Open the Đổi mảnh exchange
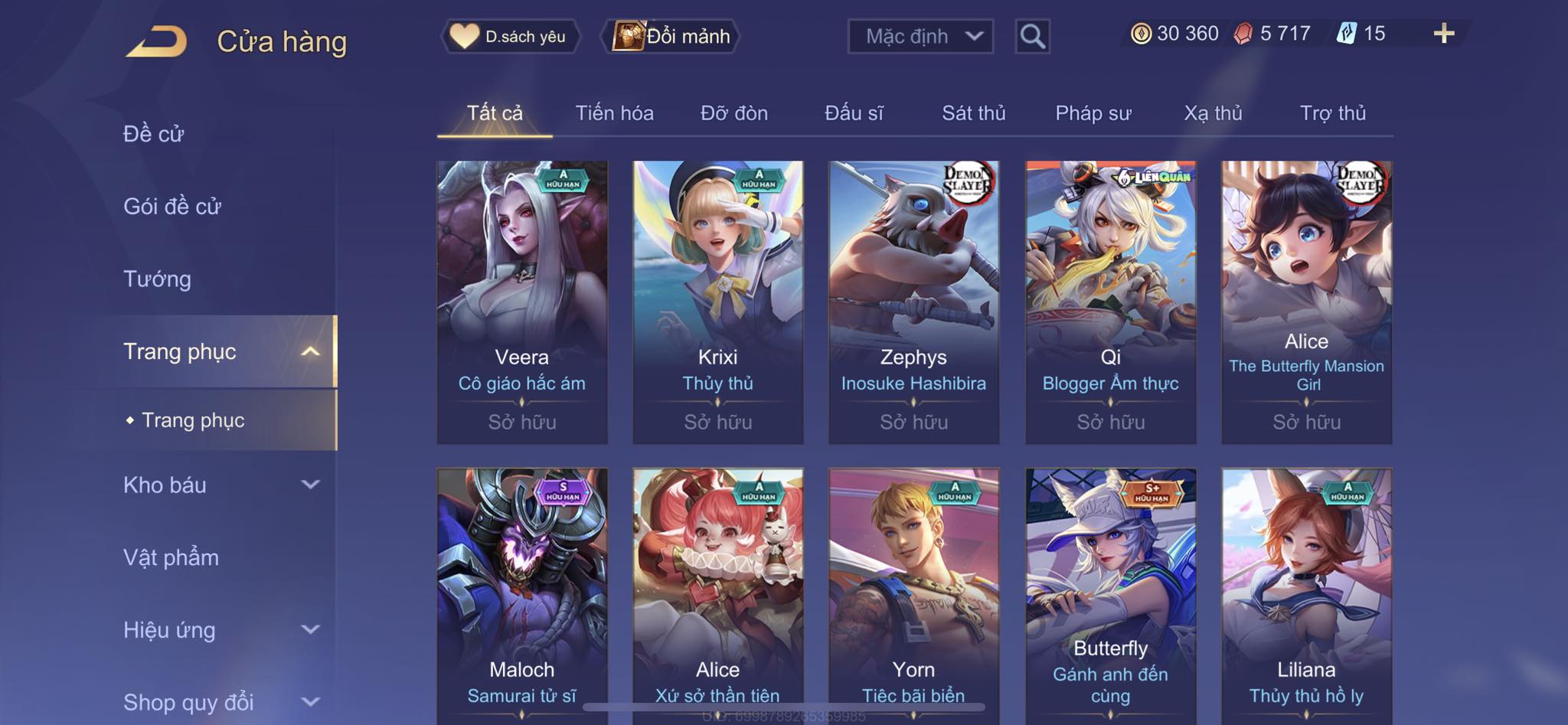The width and height of the screenshot is (1568, 725). [672, 36]
